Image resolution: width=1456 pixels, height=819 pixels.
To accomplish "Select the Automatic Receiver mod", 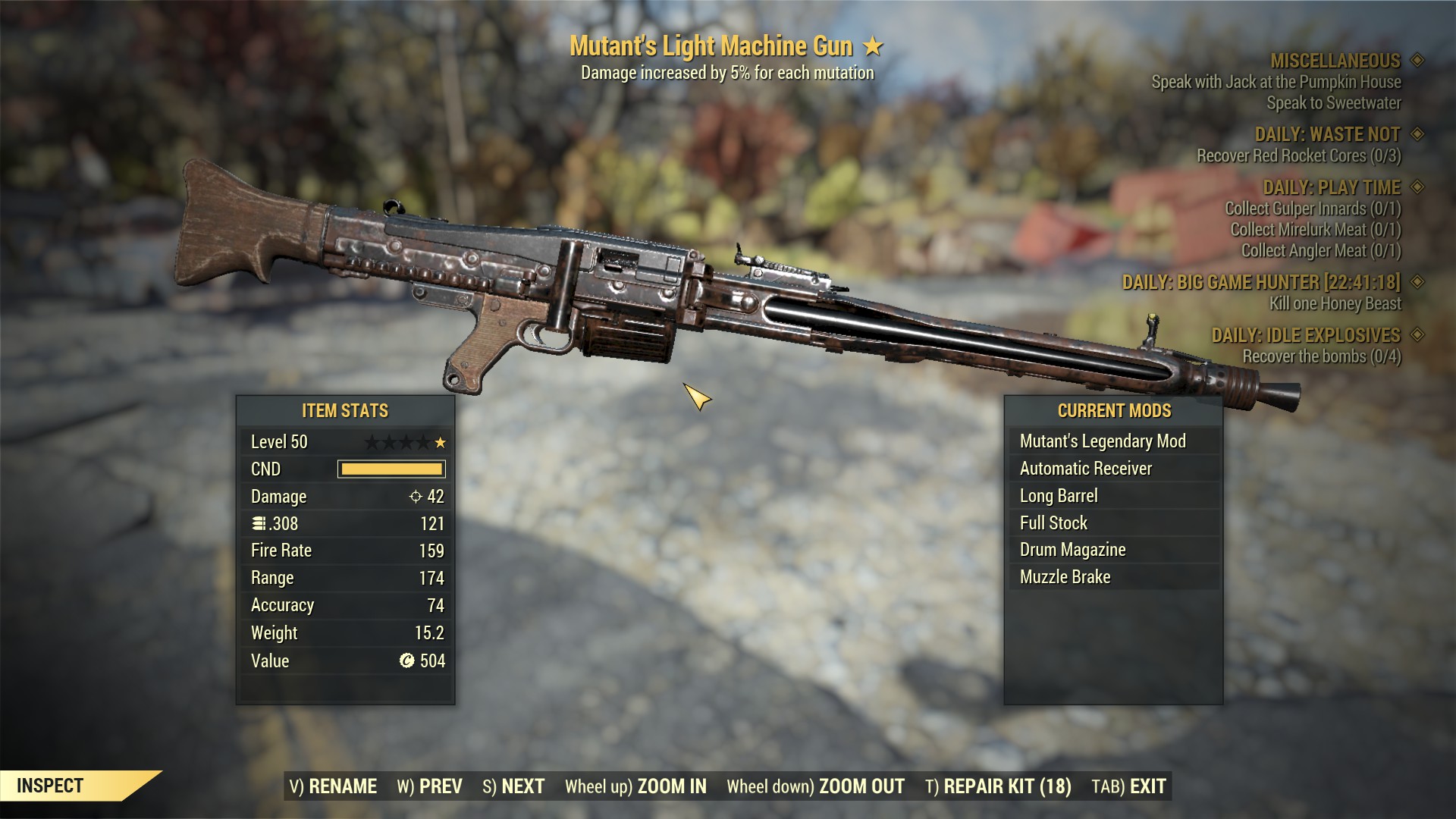I will (x=1086, y=469).
